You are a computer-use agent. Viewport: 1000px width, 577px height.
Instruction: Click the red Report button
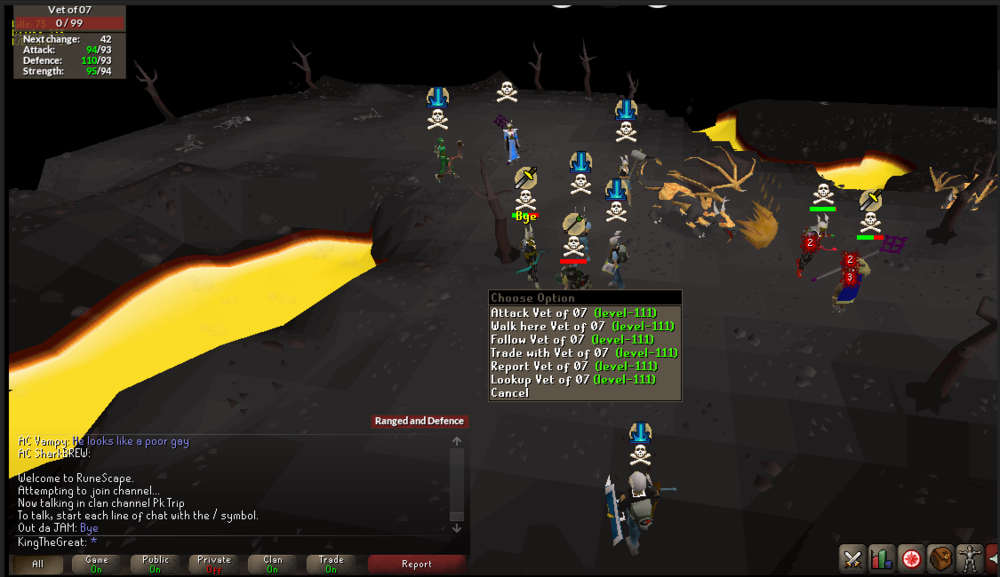click(x=417, y=564)
